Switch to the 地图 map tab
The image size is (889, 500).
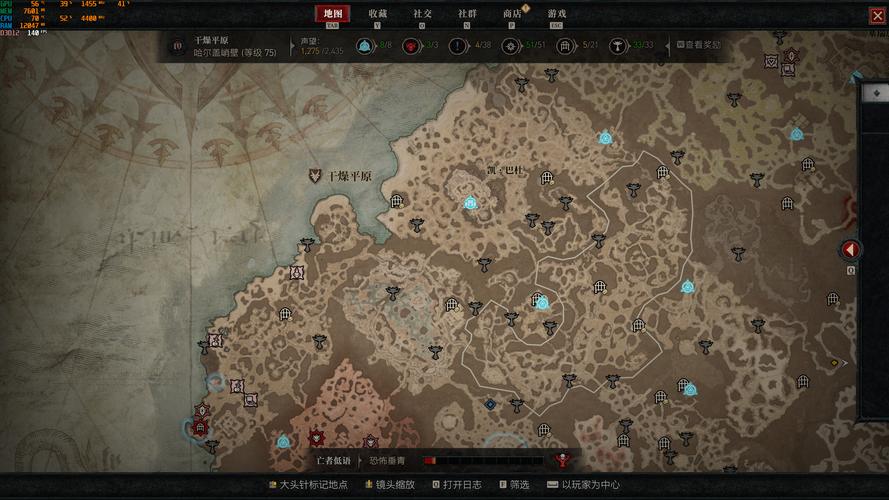(333, 14)
